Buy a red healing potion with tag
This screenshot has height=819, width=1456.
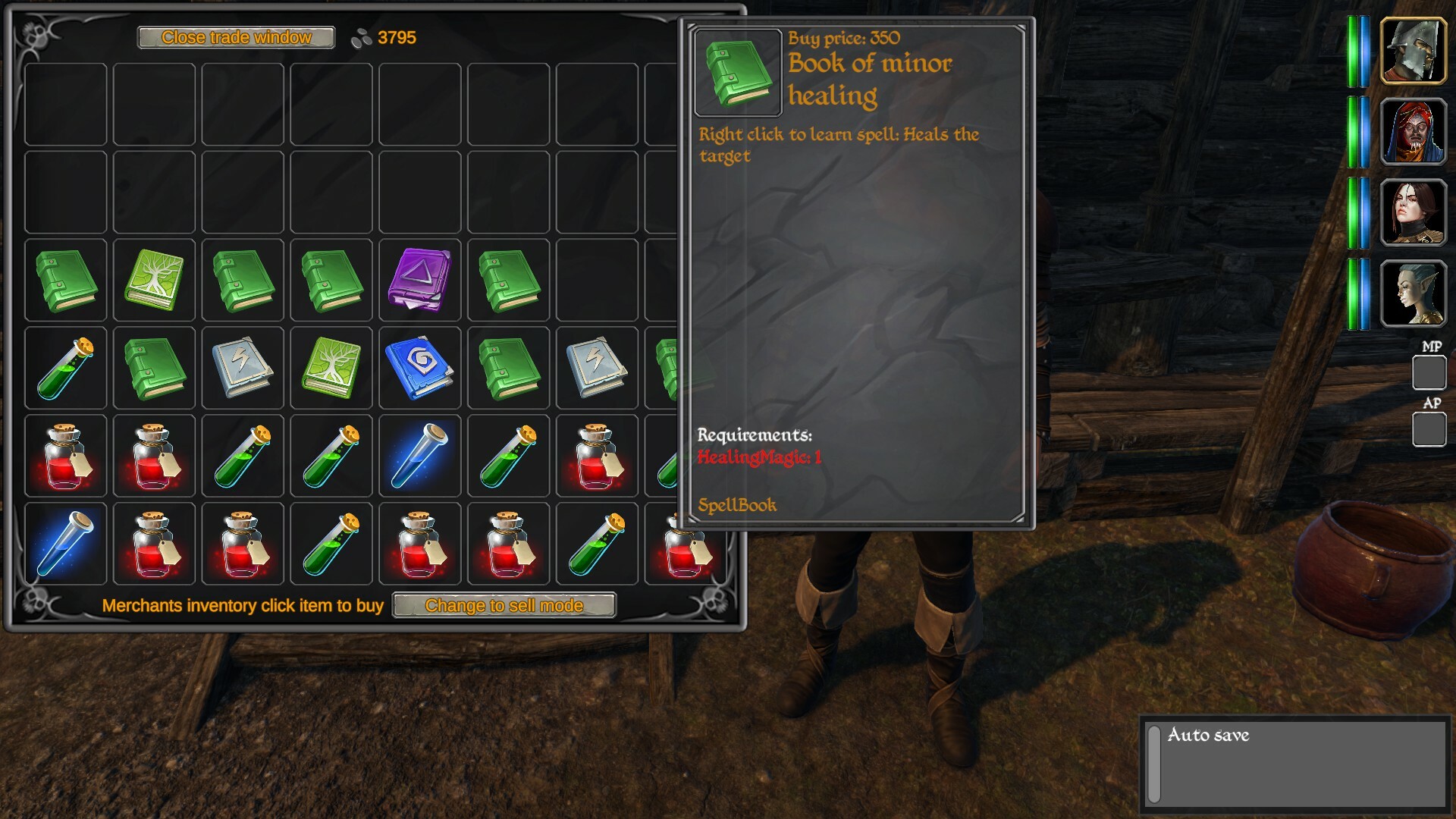click(64, 456)
